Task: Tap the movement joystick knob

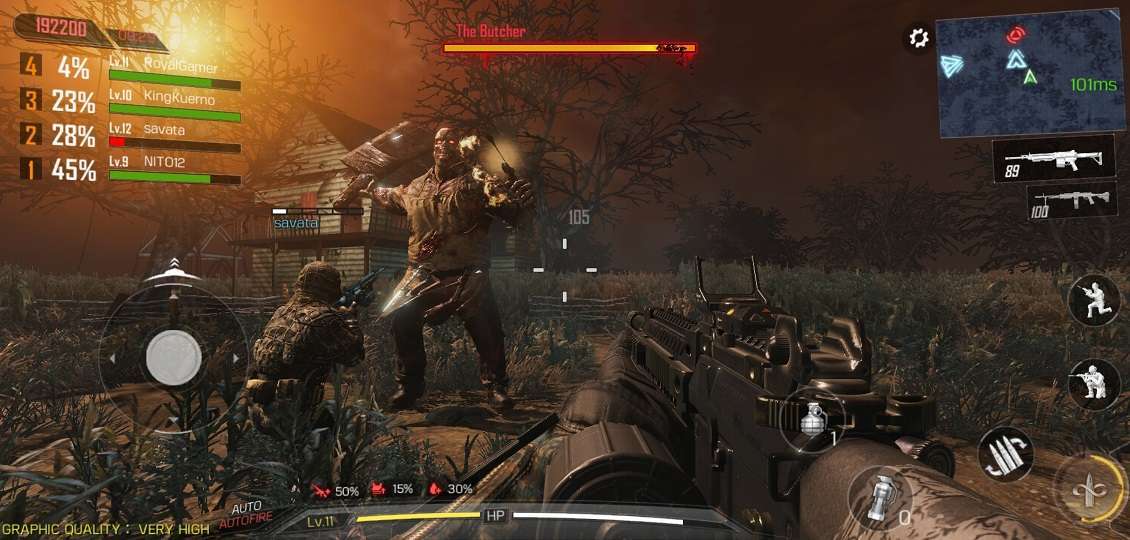Action: point(173,356)
